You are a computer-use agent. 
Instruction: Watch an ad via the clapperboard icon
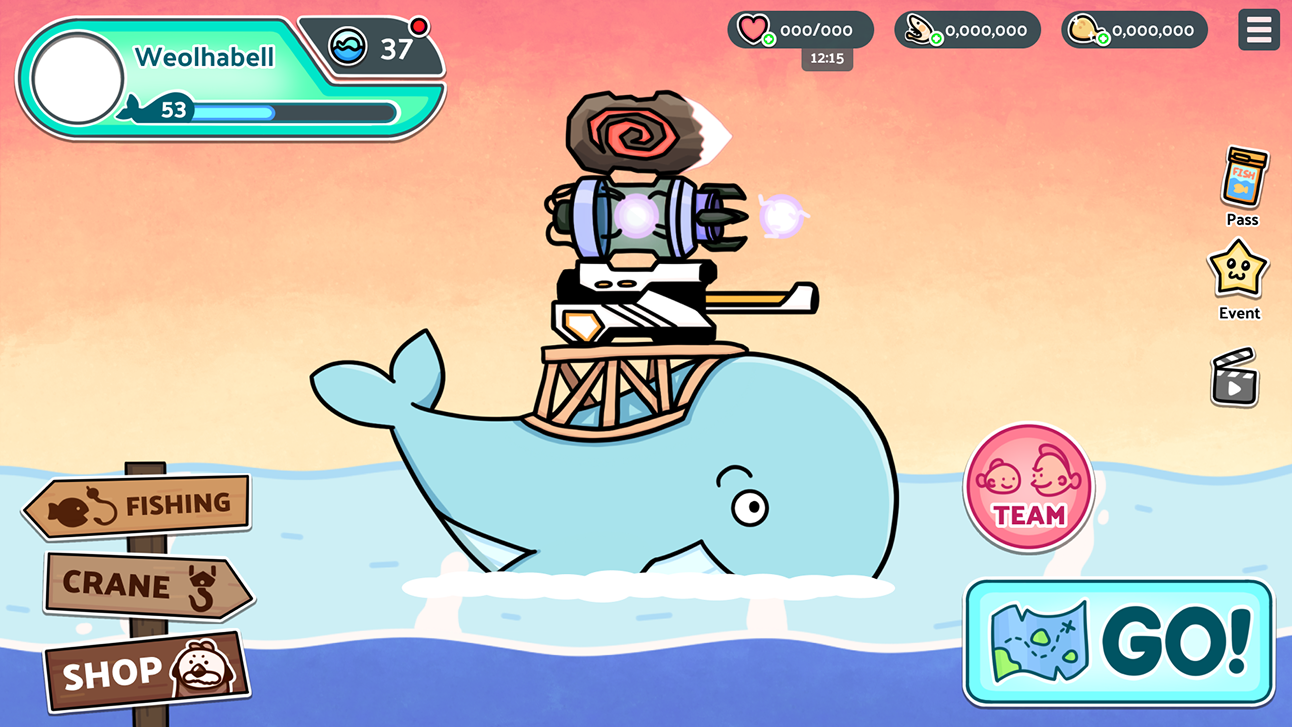pyautogui.click(x=1234, y=377)
